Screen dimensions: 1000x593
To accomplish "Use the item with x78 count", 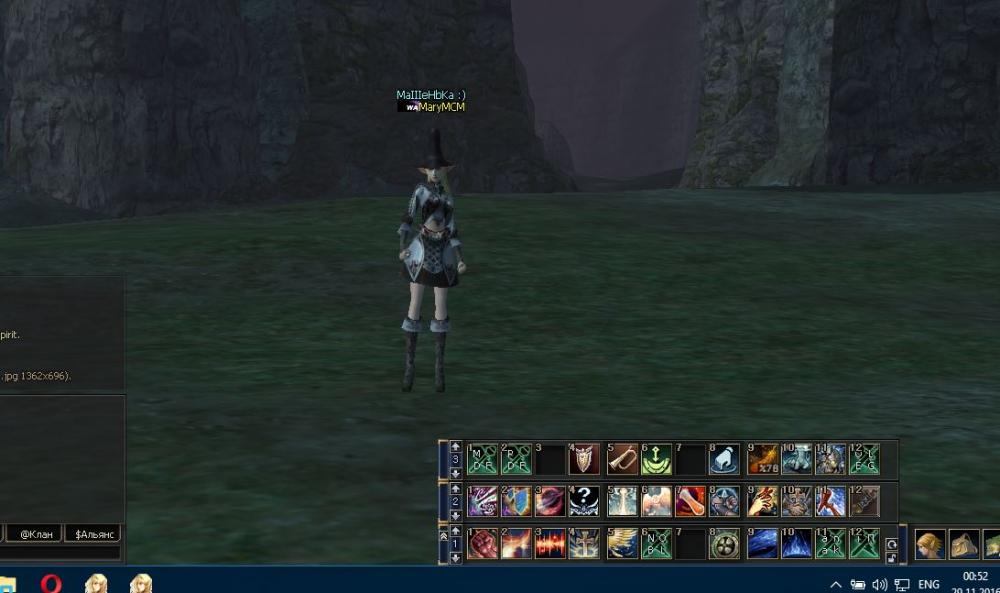I will 763,459.
